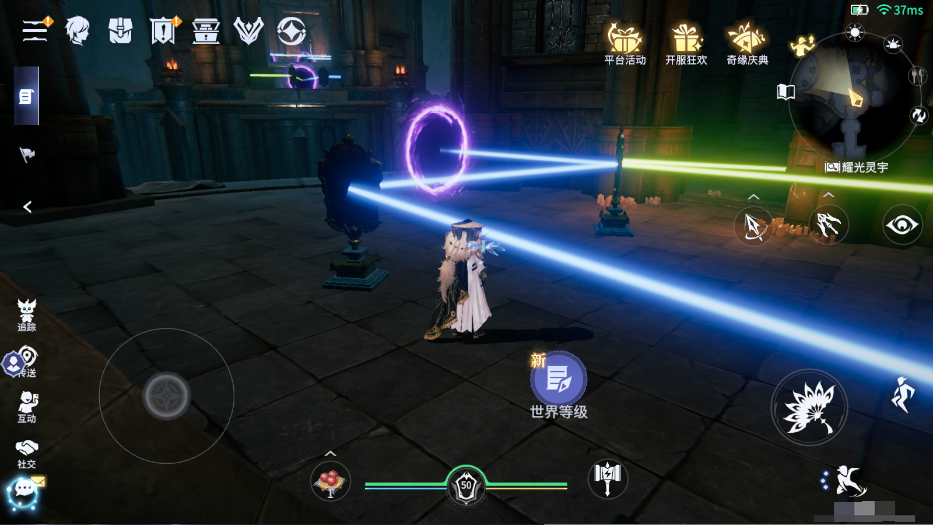Open the 开服狂欢 gift event

point(686,43)
